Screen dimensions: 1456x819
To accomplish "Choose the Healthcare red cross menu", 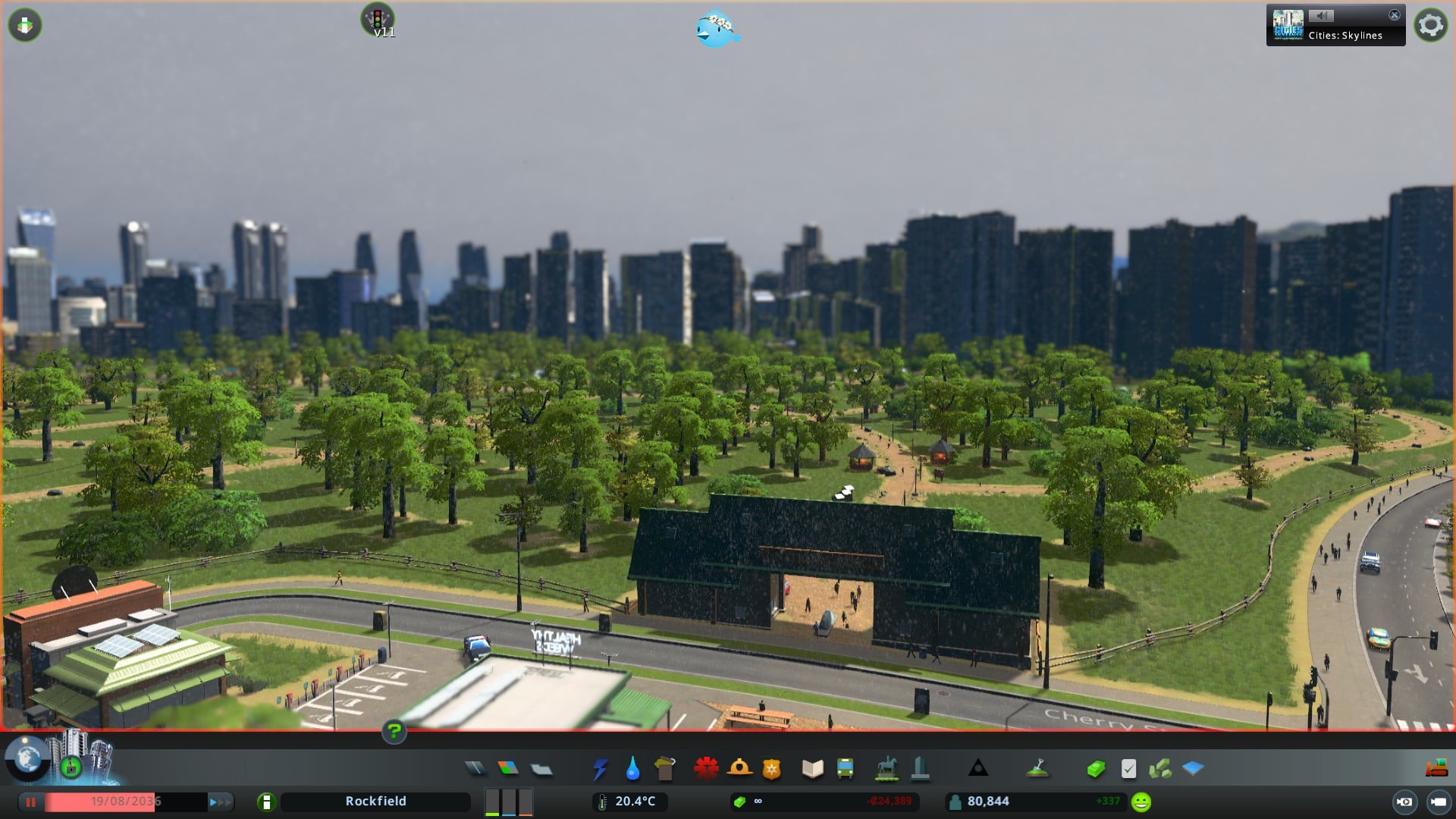I will pyautogui.click(x=706, y=769).
